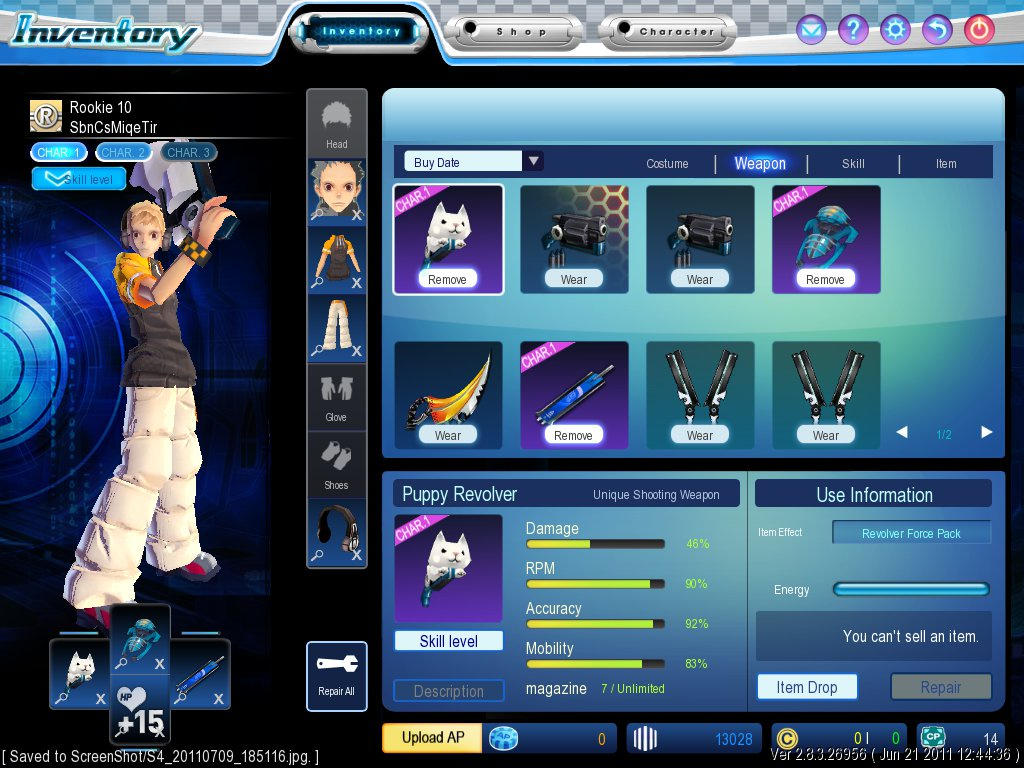Click the Item Drop button
Image resolution: width=1024 pixels, height=768 pixels.
[x=807, y=687]
